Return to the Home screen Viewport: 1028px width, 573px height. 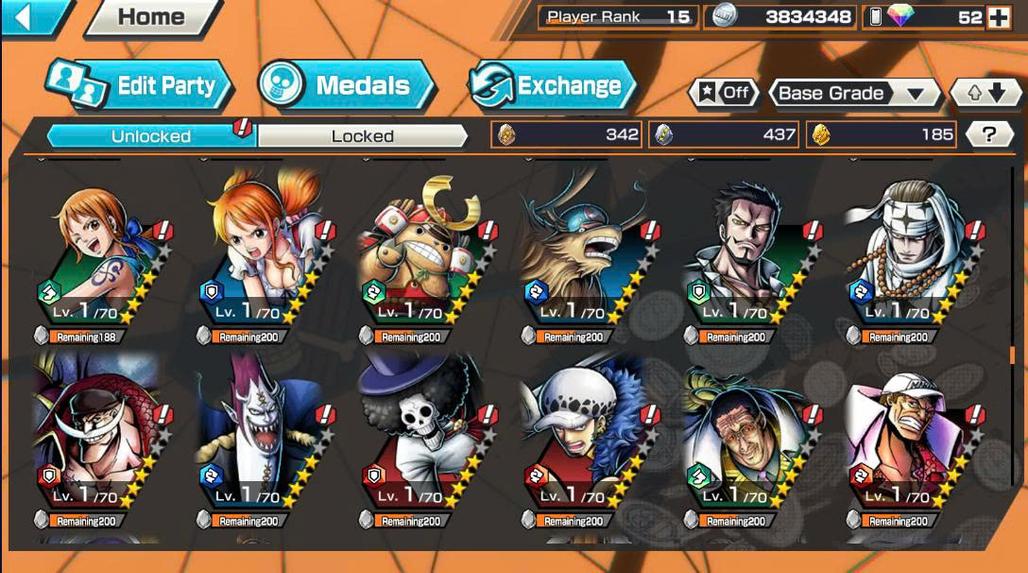pos(150,17)
